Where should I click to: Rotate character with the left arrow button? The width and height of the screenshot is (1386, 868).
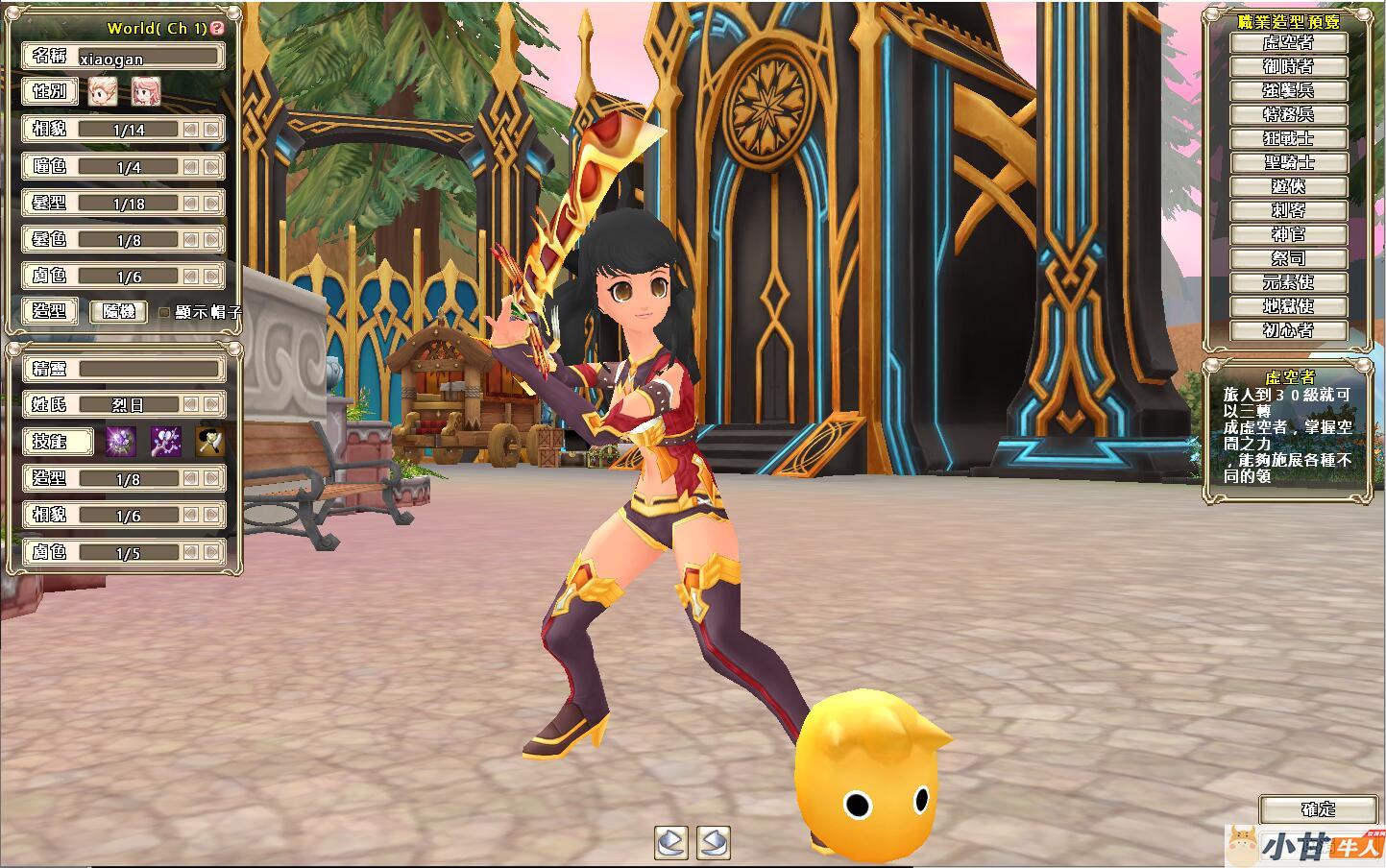tap(671, 842)
